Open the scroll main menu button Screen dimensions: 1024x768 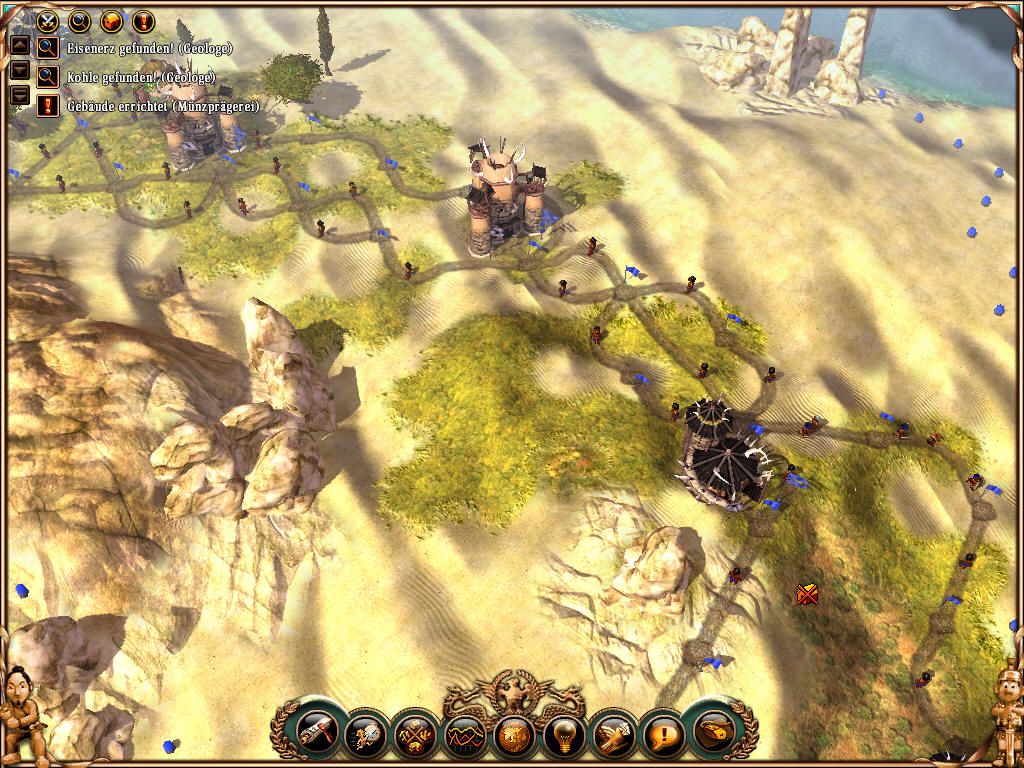click(714, 732)
